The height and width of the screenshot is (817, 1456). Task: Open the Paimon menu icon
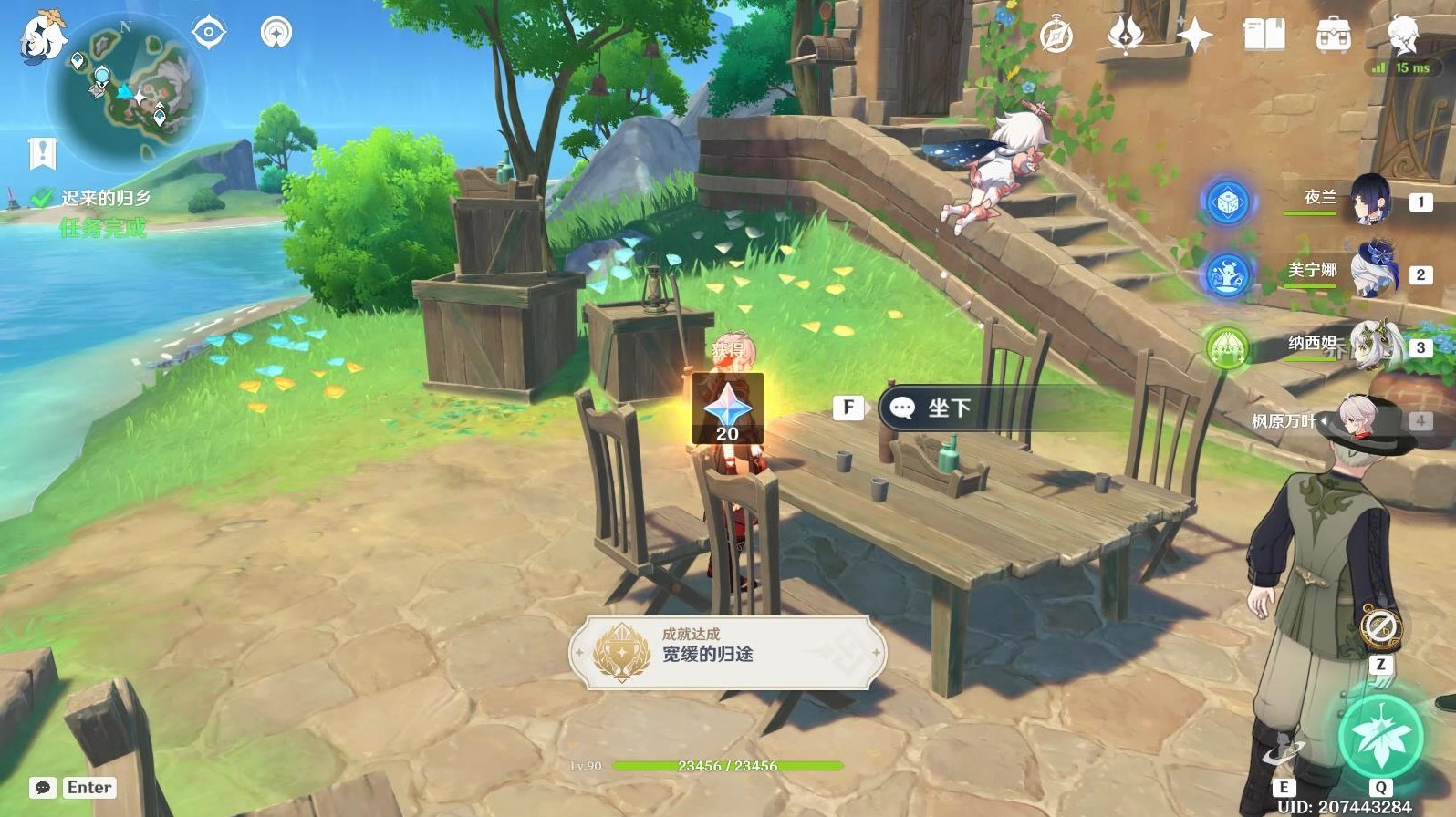43,36
